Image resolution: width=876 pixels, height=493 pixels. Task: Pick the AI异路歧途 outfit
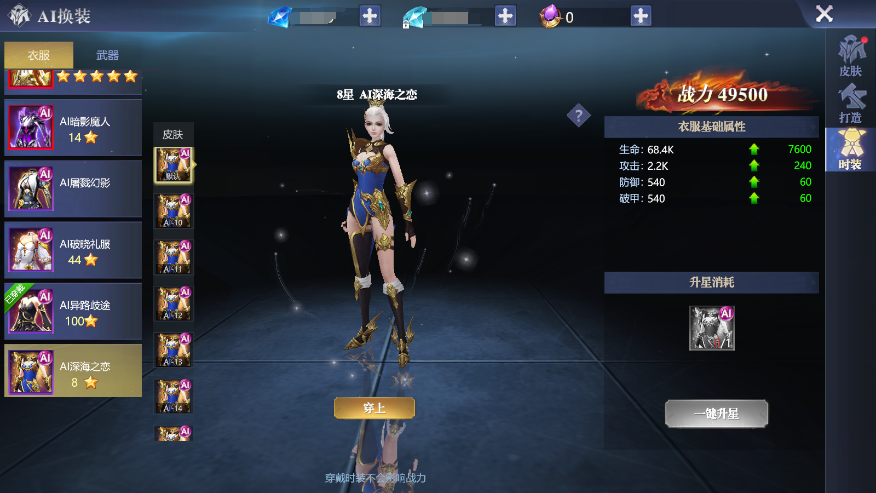coord(73,311)
